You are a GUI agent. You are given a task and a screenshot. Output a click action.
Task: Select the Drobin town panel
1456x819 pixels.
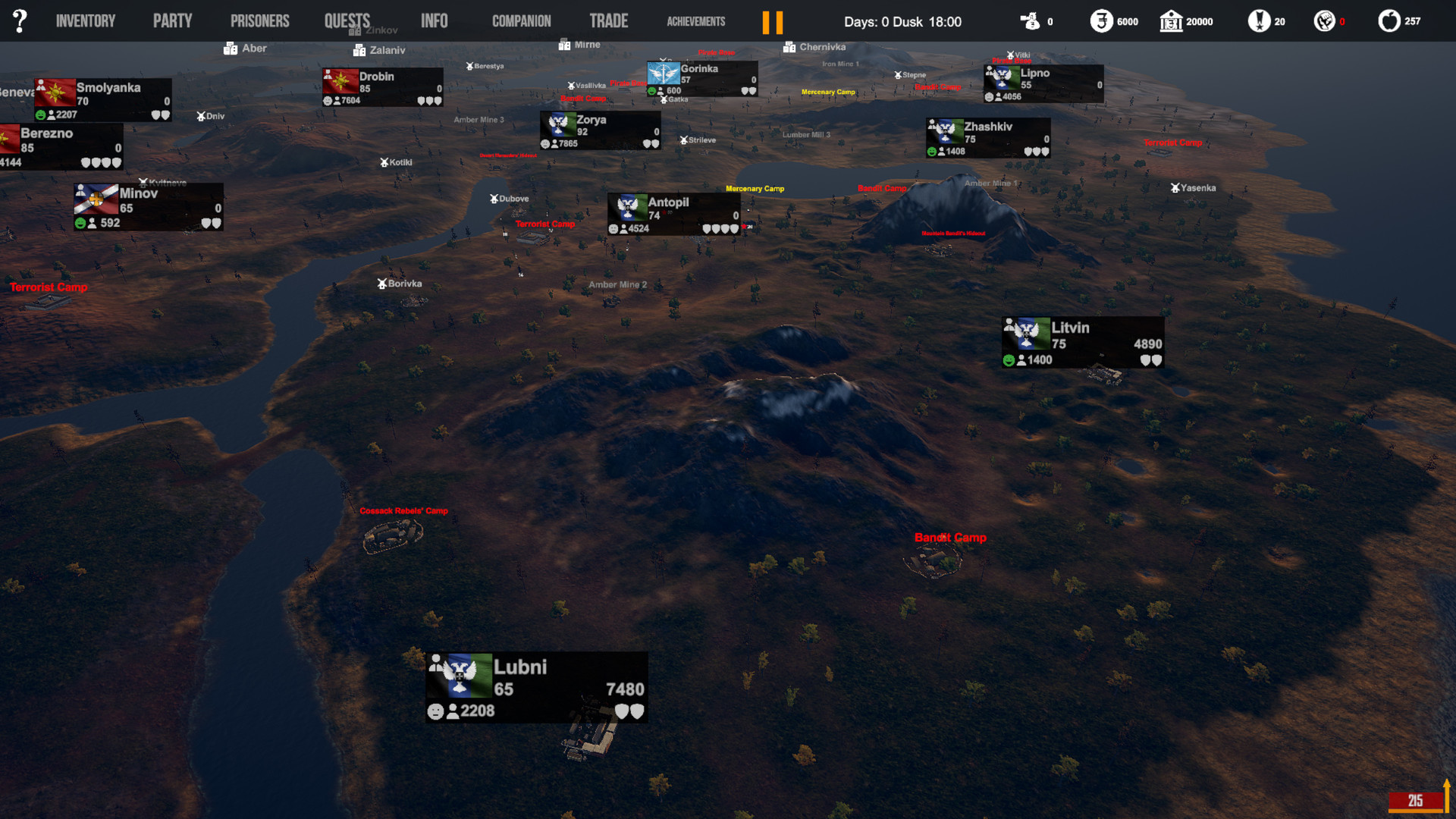click(382, 87)
